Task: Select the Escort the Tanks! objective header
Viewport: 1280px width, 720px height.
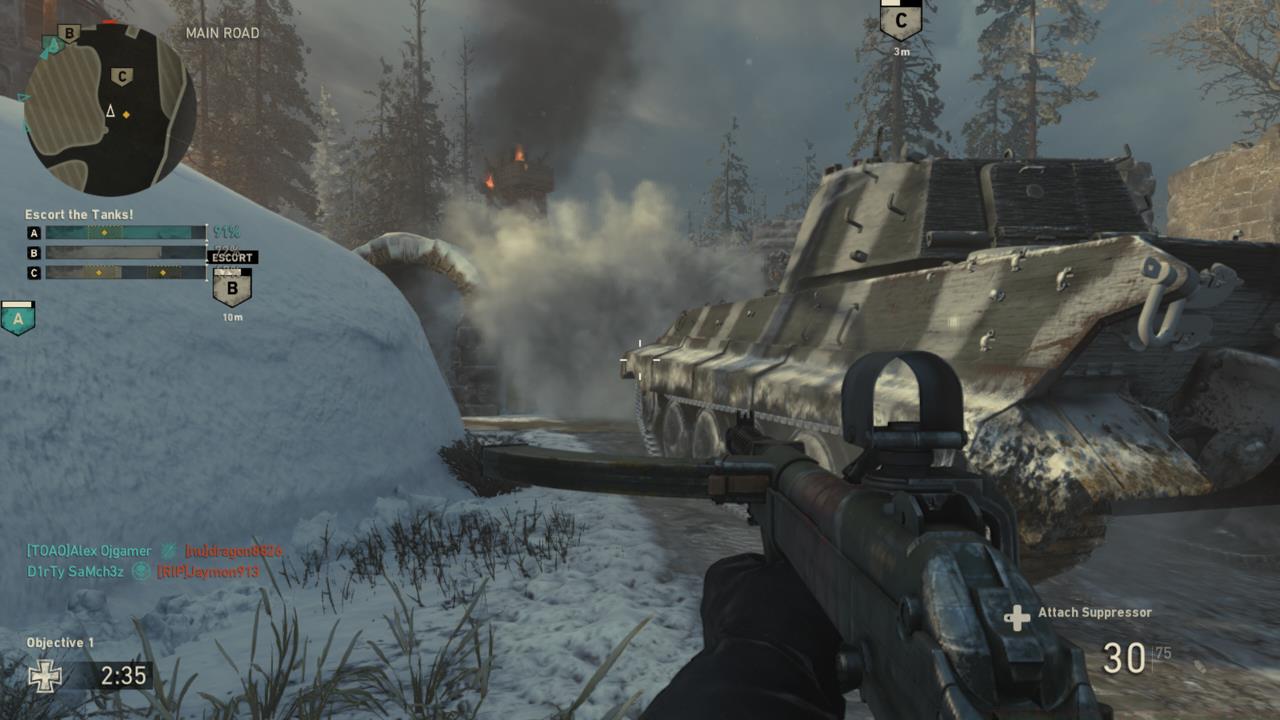Action: coord(78,213)
